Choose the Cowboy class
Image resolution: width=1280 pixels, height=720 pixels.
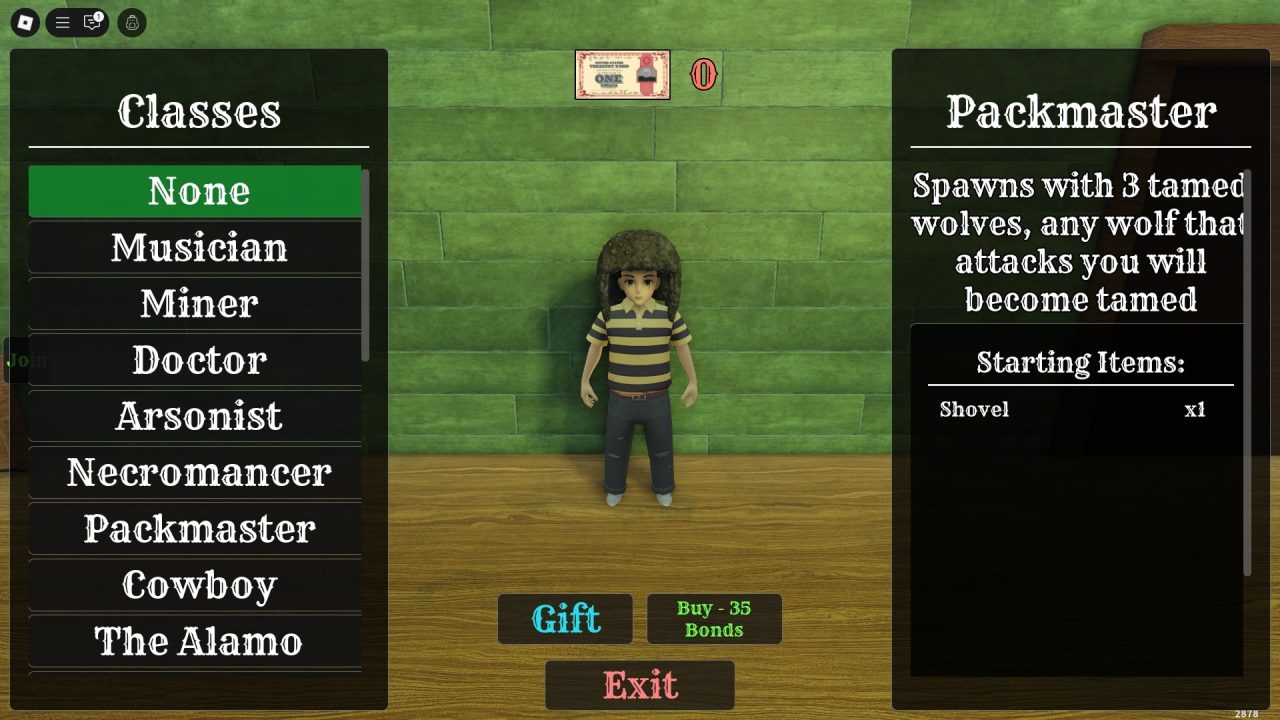(196, 585)
